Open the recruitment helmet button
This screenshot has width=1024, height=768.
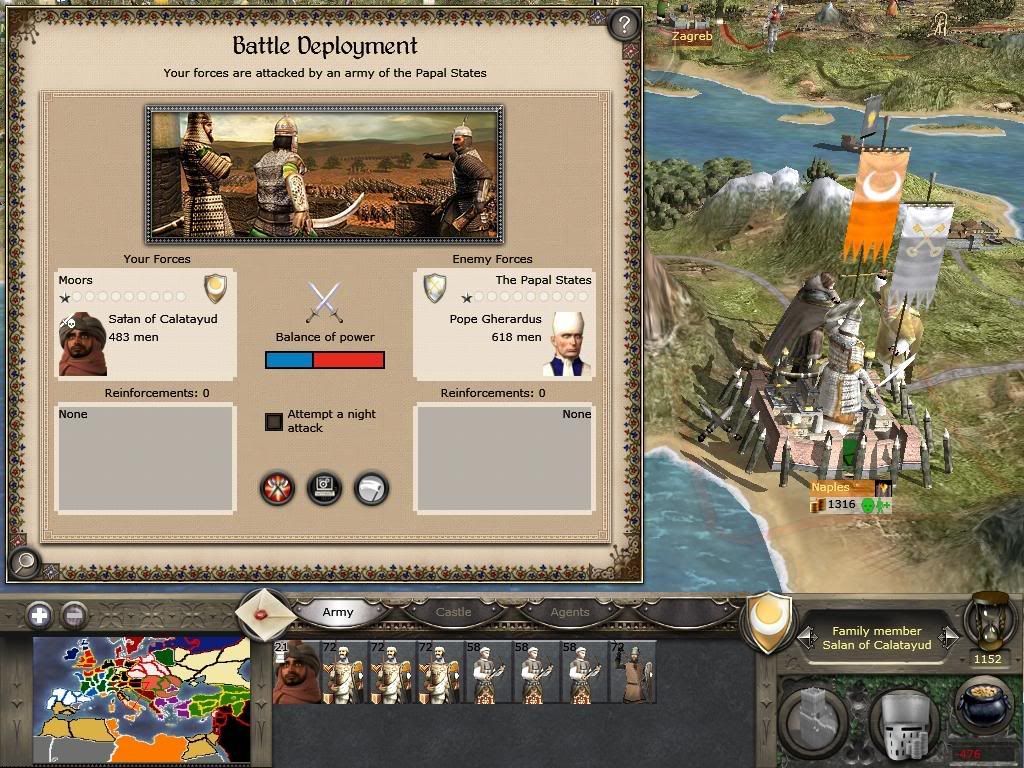902,717
